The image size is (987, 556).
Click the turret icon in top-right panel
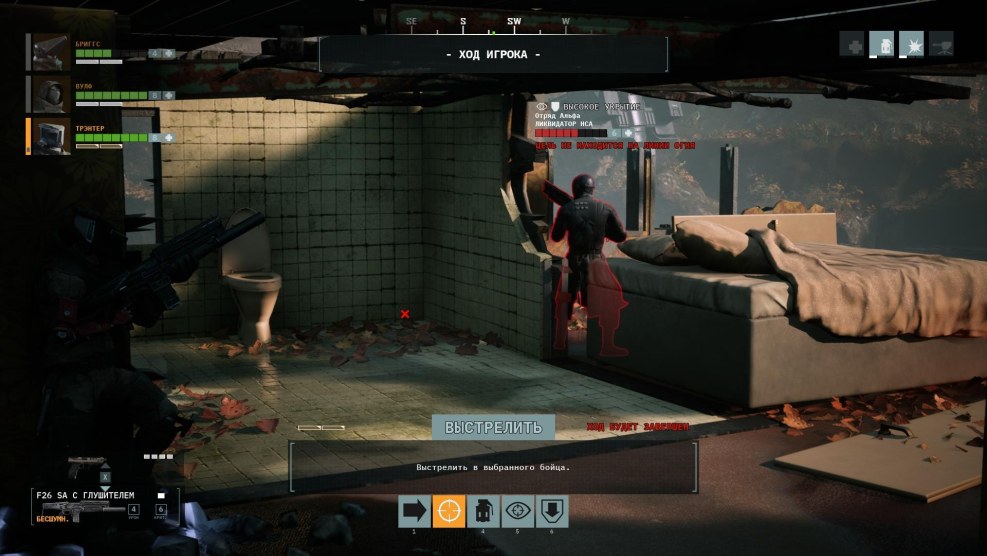pyautogui.click(x=941, y=44)
